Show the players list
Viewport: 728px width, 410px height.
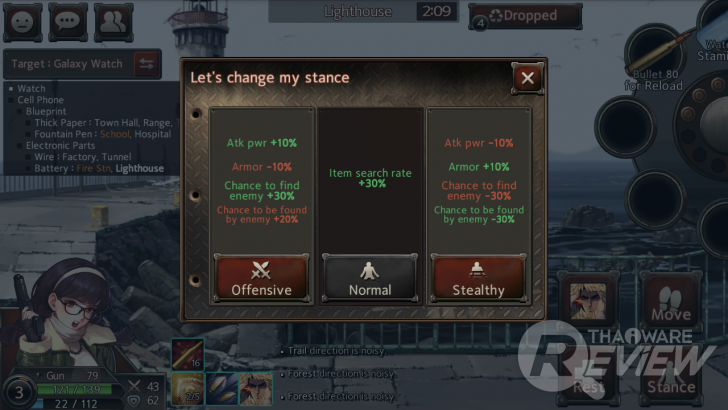[x=112, y=20]
